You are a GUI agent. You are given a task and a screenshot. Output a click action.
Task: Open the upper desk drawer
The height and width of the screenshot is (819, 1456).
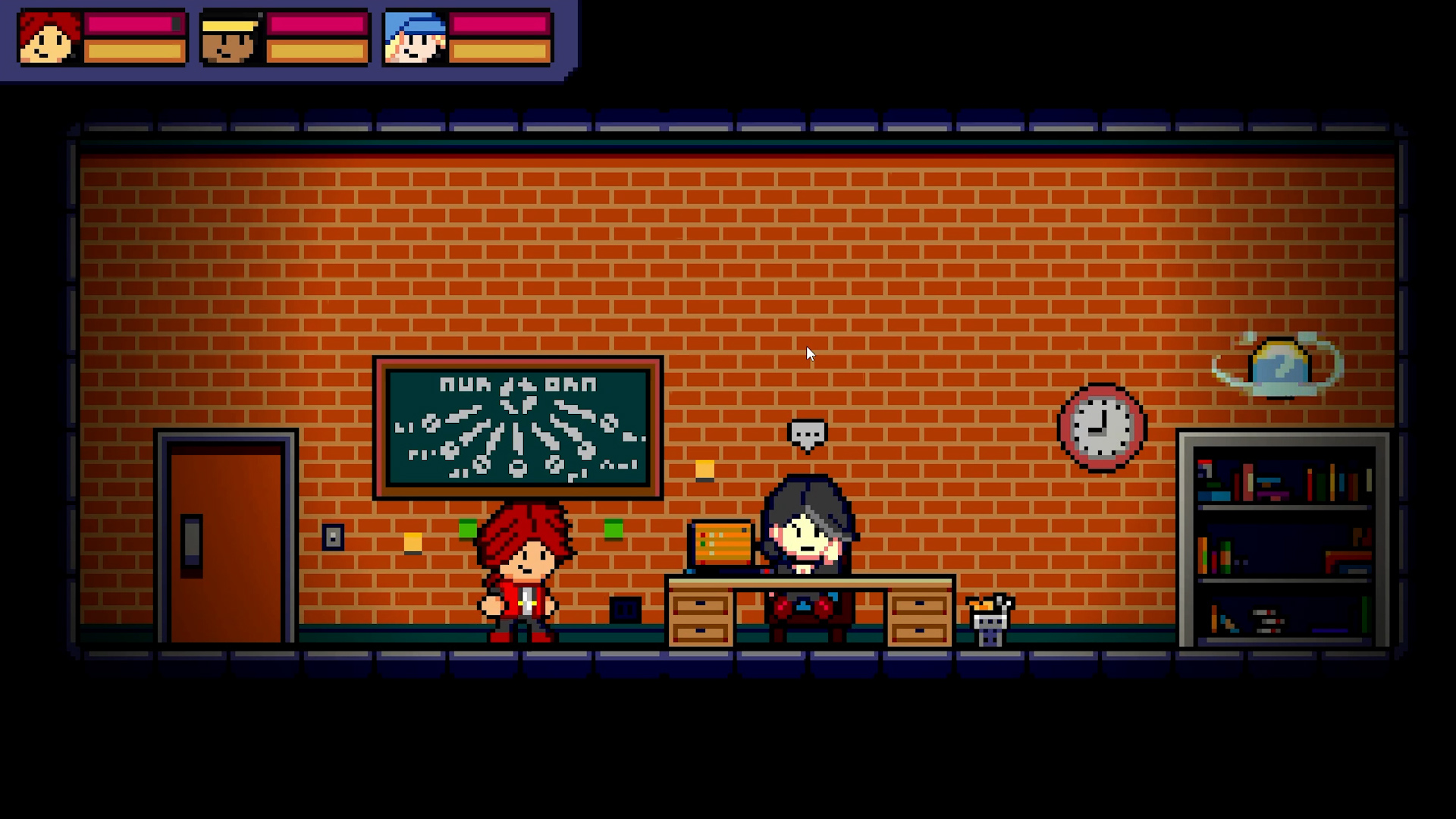coord(701,605)
